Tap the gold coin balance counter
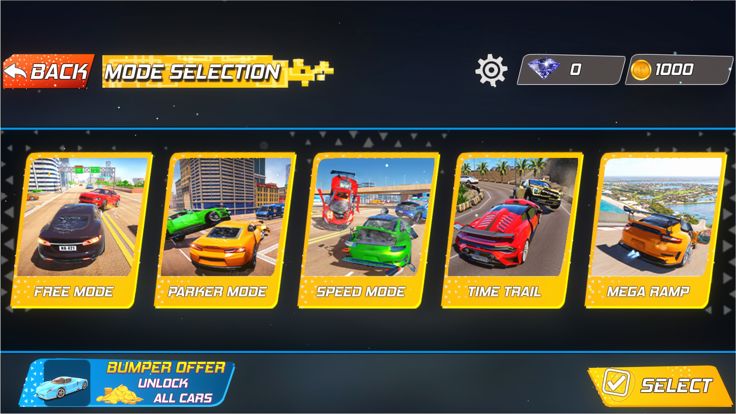This screenshot has width=736, height=414. click(x=679, y=70)
